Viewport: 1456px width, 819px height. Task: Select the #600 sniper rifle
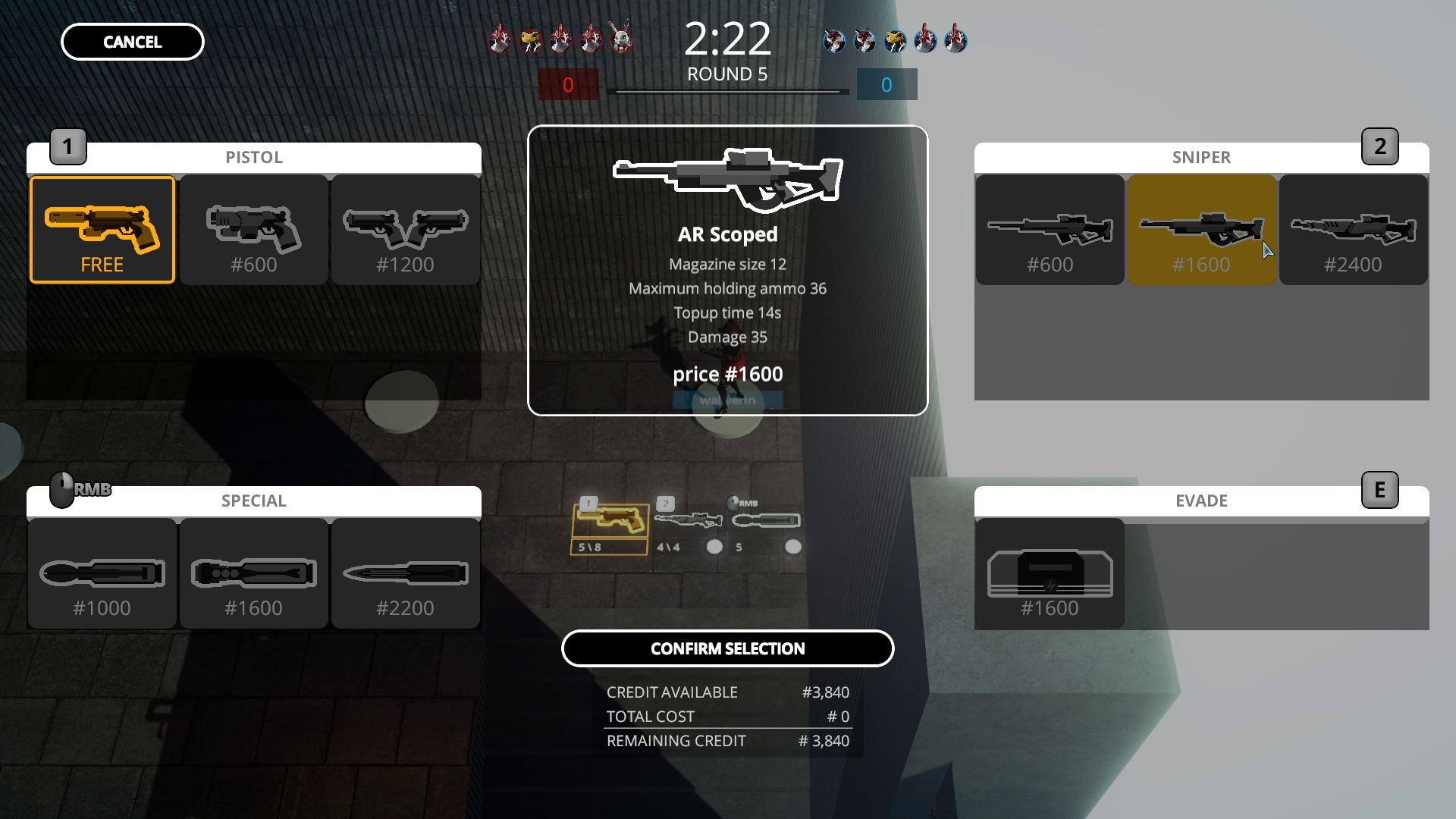pos(1050,229)
